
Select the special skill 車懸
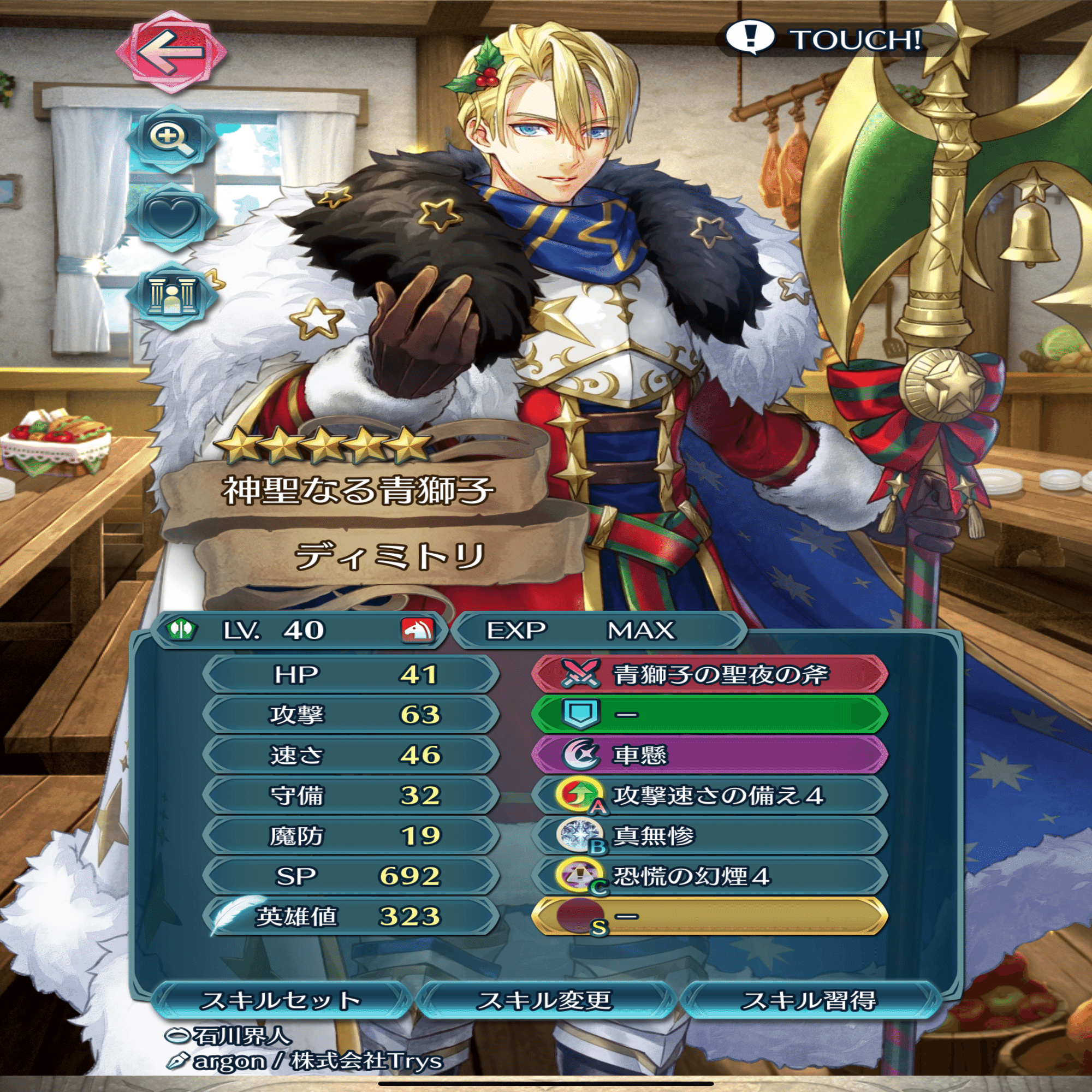(x=709, y=755)
